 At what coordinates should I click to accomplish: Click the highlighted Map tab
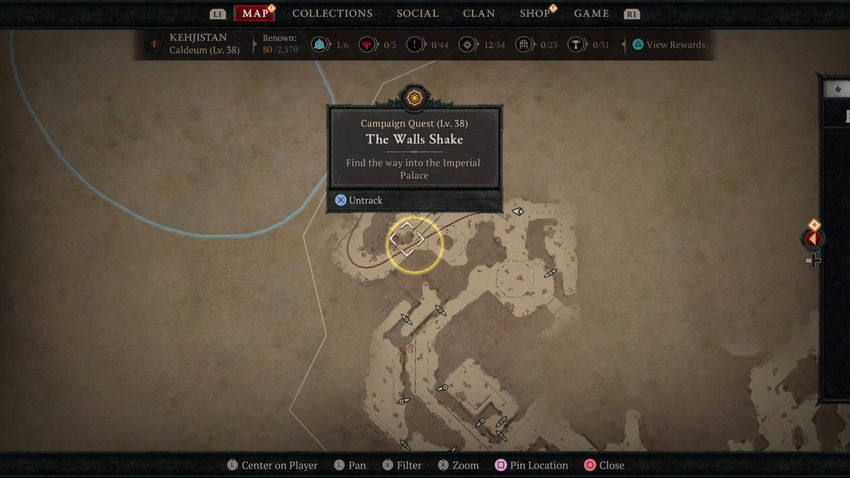[x=255, y=14]
